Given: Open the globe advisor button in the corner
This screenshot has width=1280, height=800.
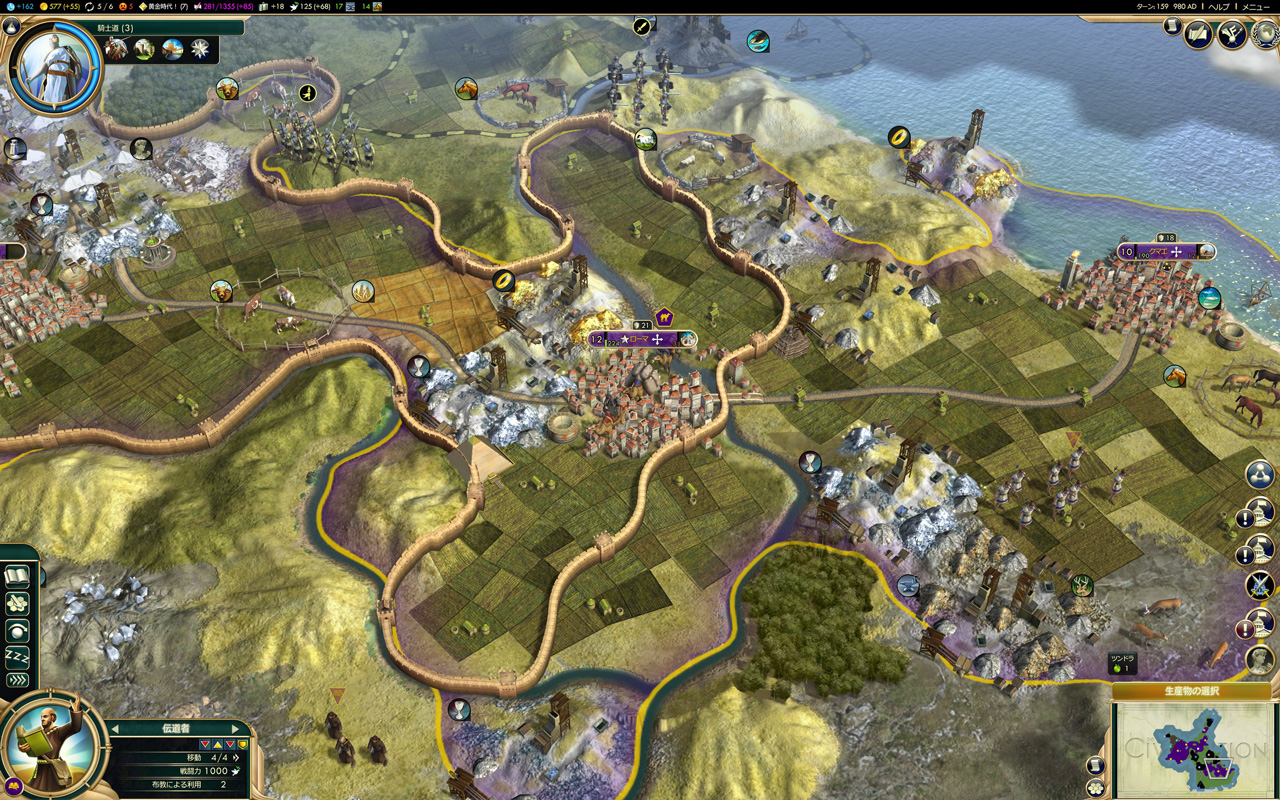Looking at the screenshot, I should click(1264, 37).
